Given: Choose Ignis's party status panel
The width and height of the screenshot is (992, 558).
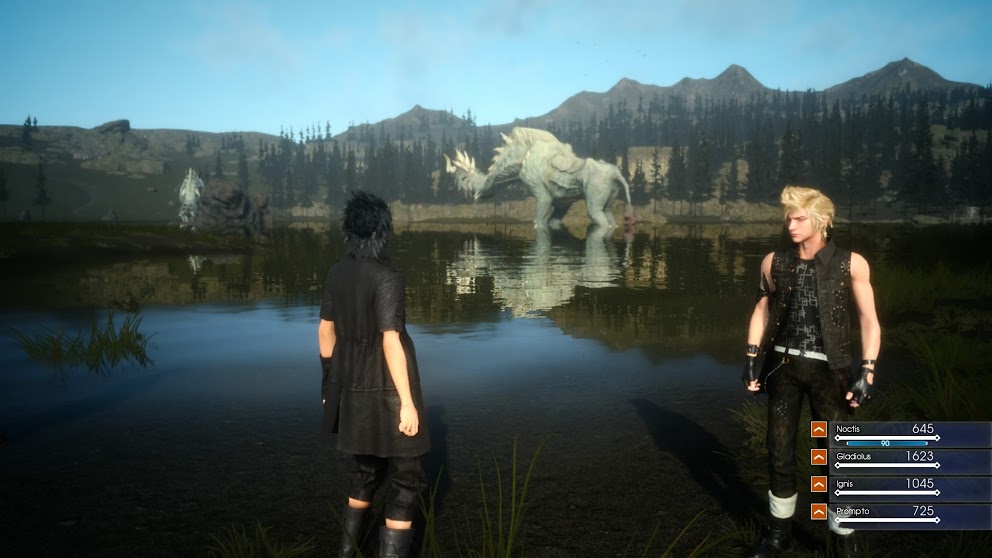Looking at the screenshot, I should 910,488.
